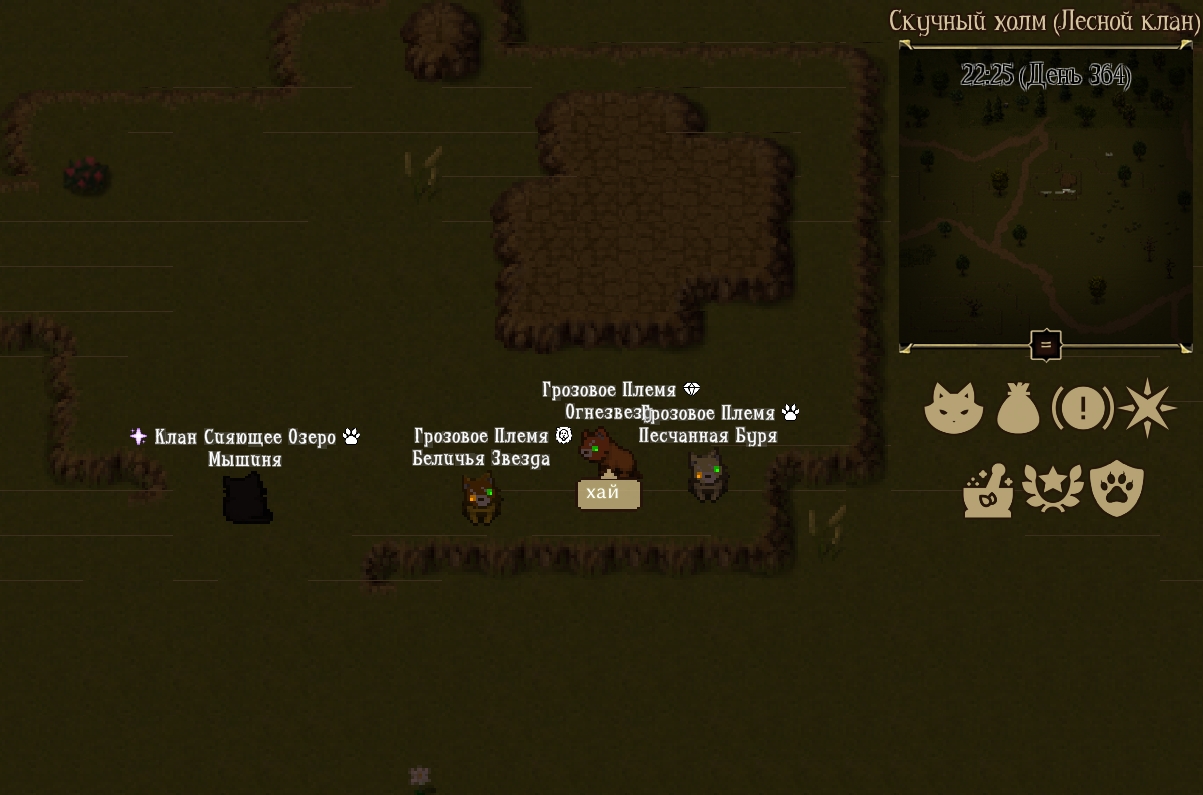Open the cat face character menu
The image size is (1203, 795).
953,408
